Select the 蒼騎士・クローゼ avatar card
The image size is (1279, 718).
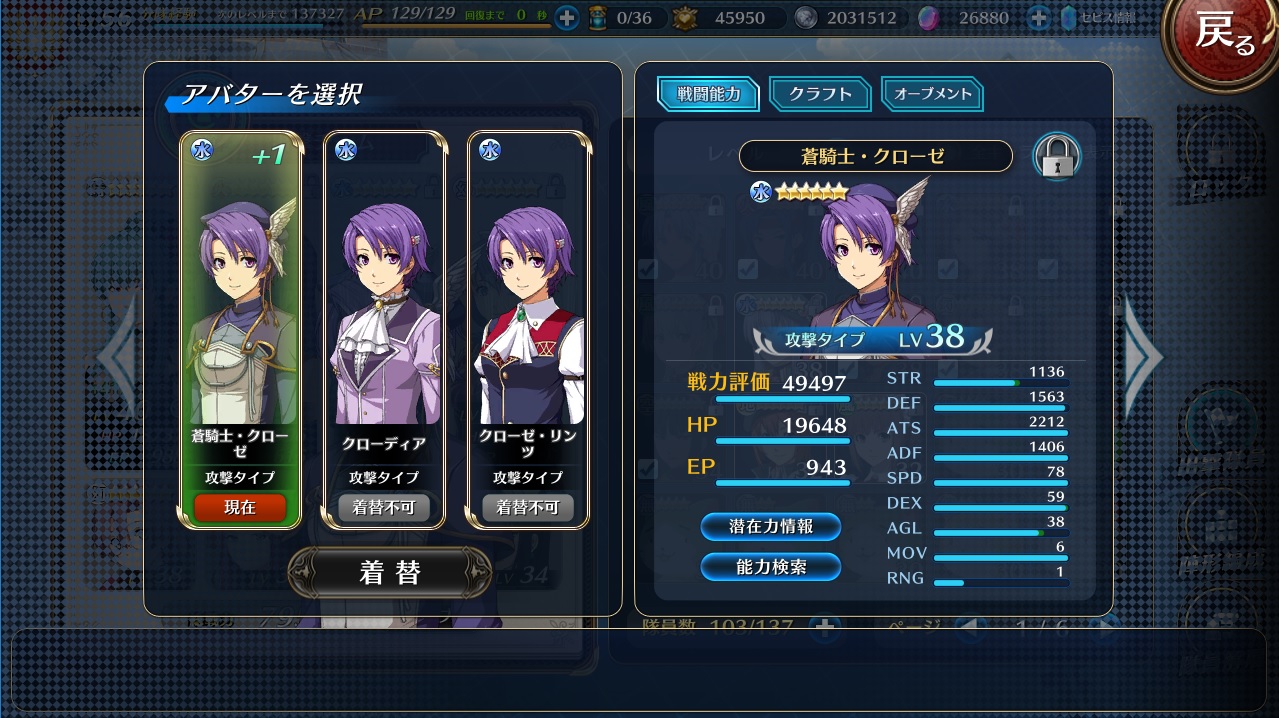point(240,300)
